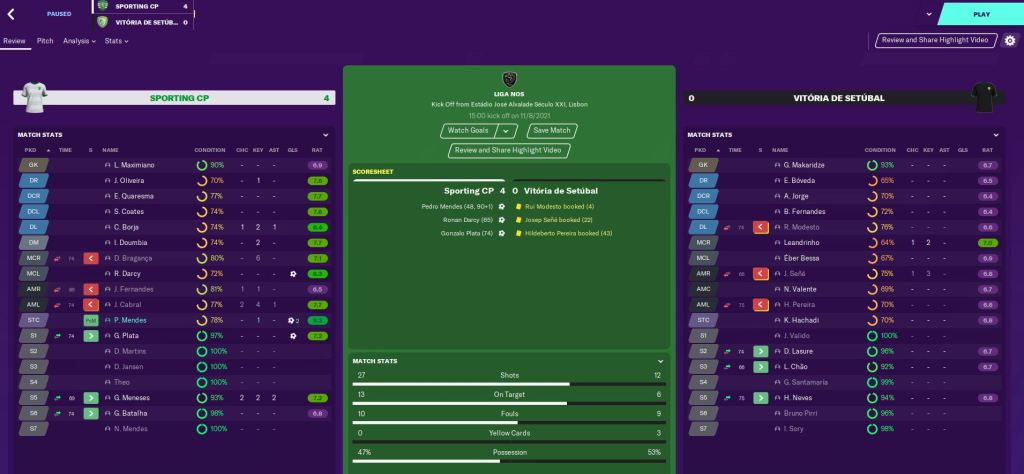Click the PLAY button to continue
The width and height of the screenshot is (1024, 474).
[x=980, y=15]
